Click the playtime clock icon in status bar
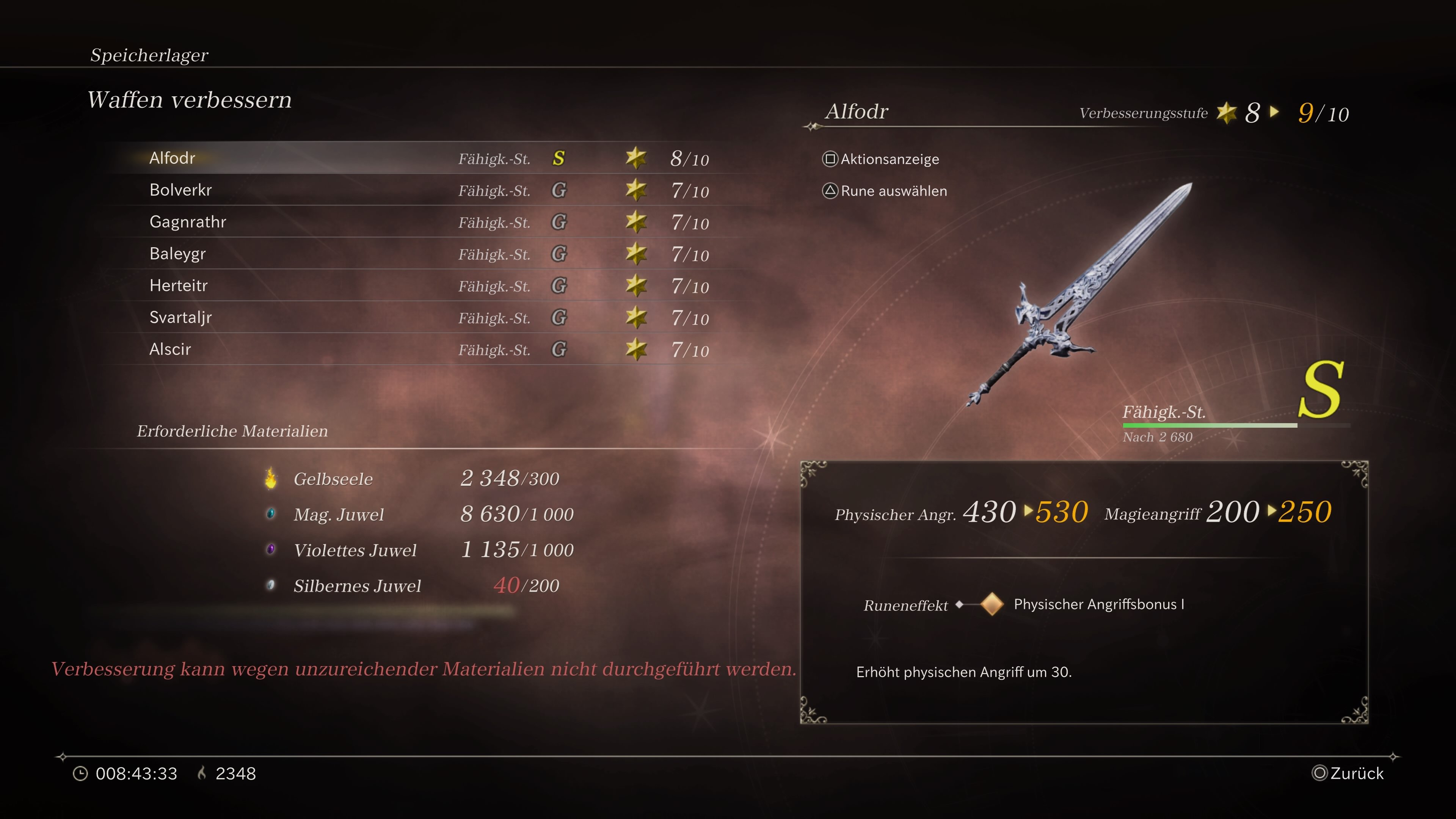 [x=80, y=773]
